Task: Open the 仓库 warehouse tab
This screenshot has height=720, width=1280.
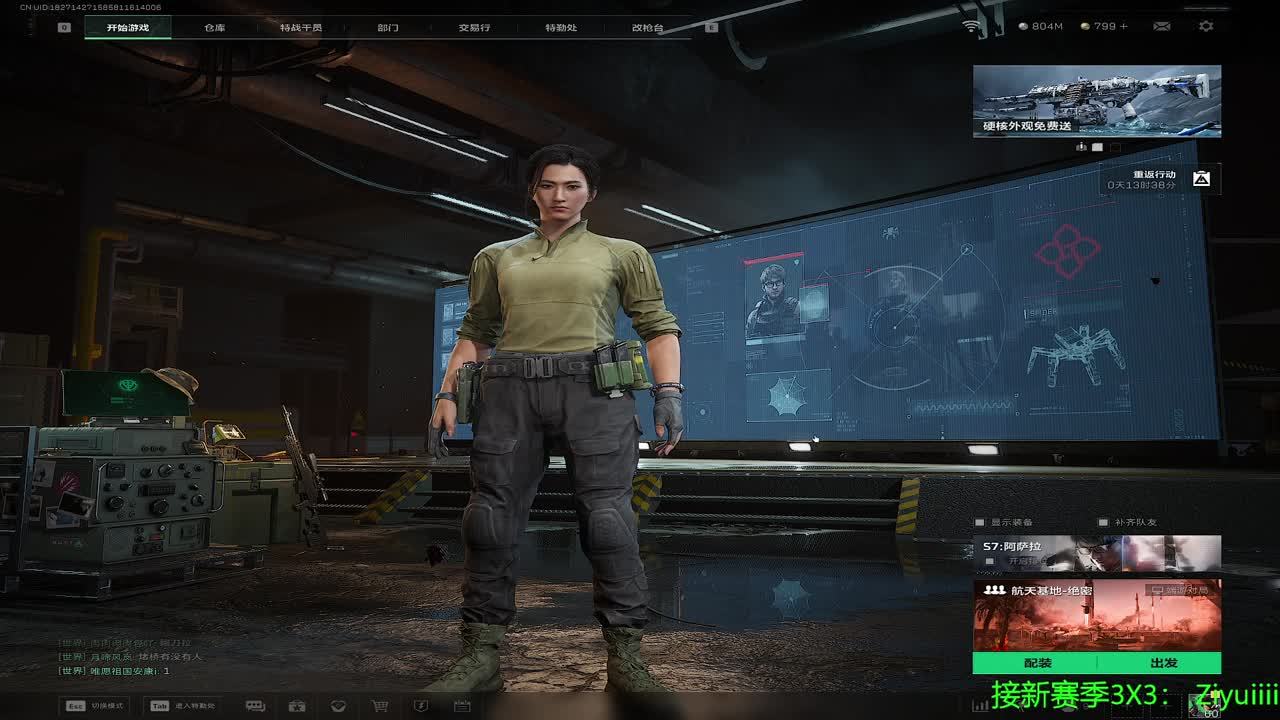Action: [215, 27]
